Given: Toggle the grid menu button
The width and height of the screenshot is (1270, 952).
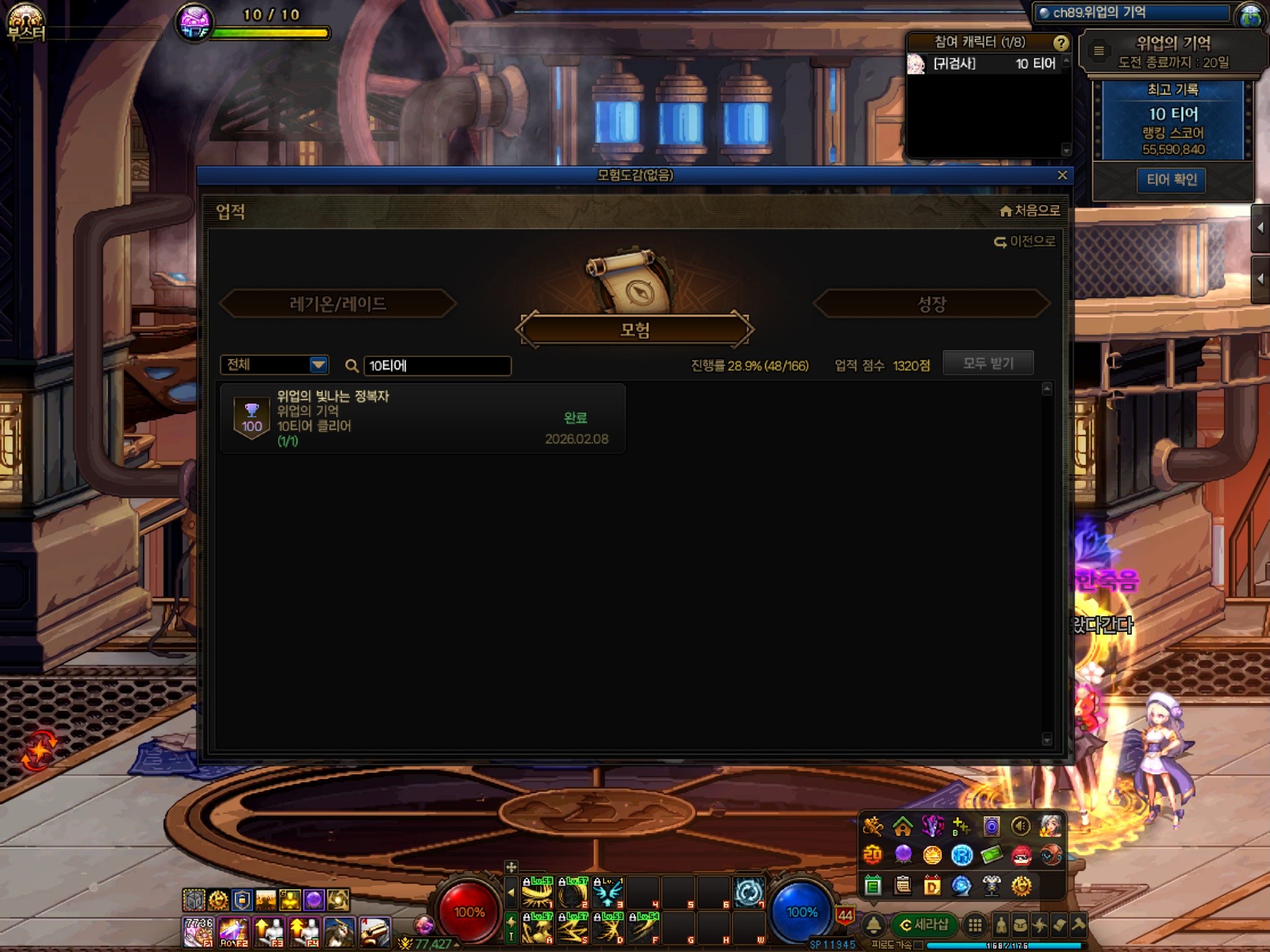Looking at the screenshot, I should pyautogui.click(x=974, y=925).
